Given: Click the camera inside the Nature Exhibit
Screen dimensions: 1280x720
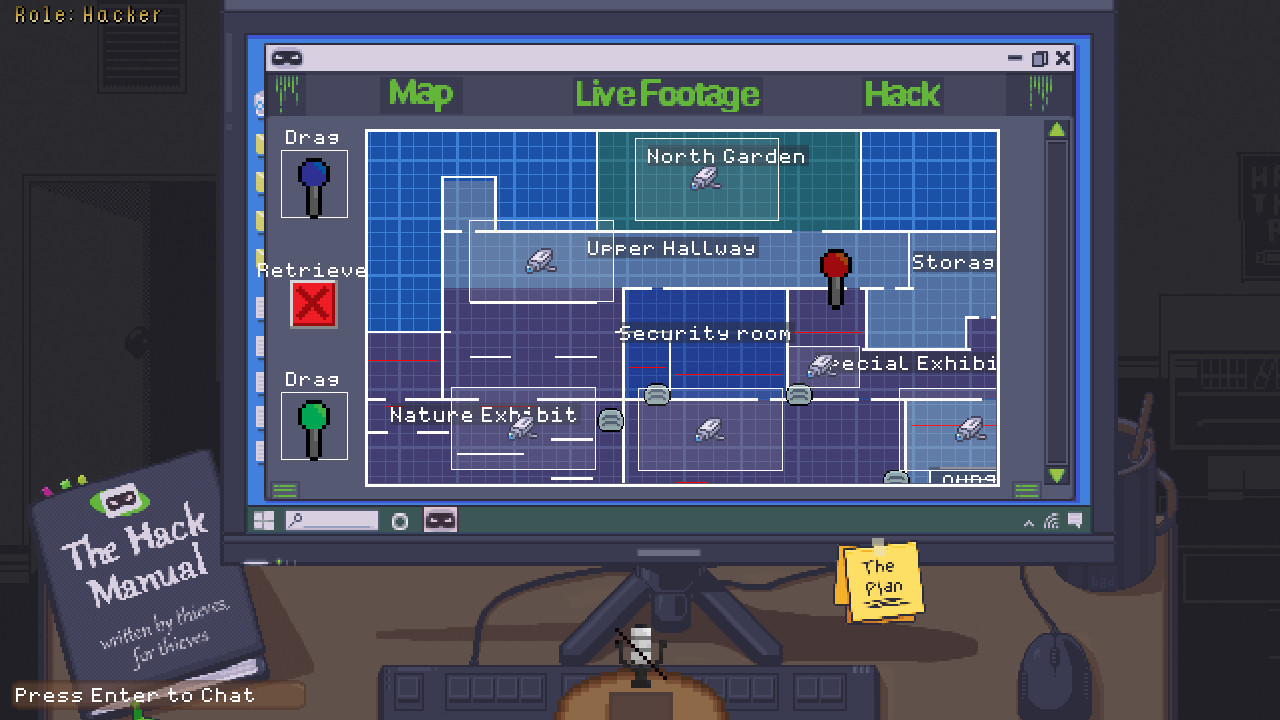Looking at the screenshot, I should pyautogui.click(x=524, y=427).
